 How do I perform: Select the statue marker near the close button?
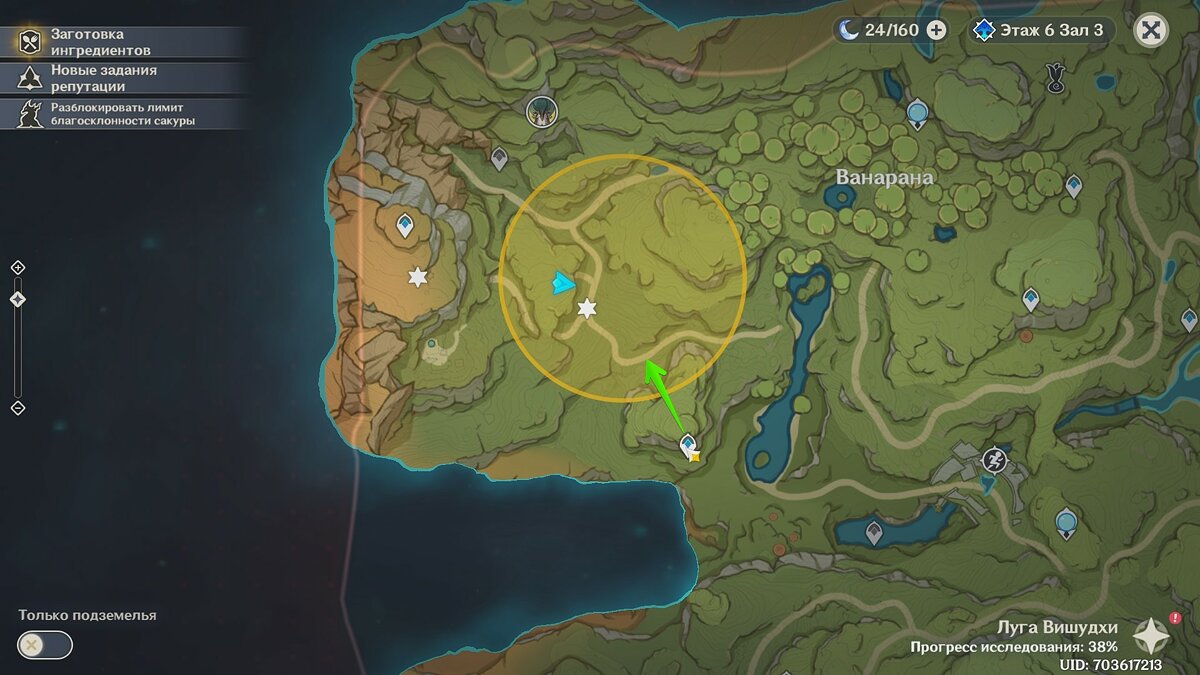pyautogui.click(x=1054, y=77)
